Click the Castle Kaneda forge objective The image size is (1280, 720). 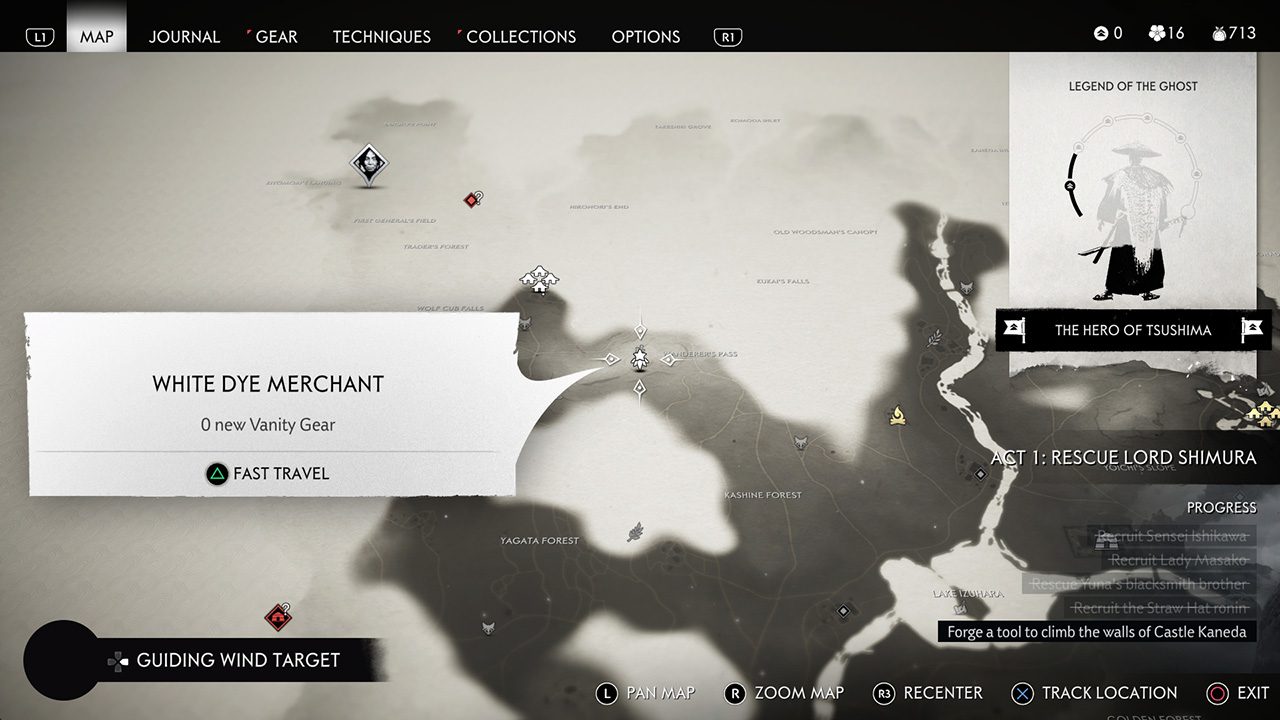(1097, 631)
